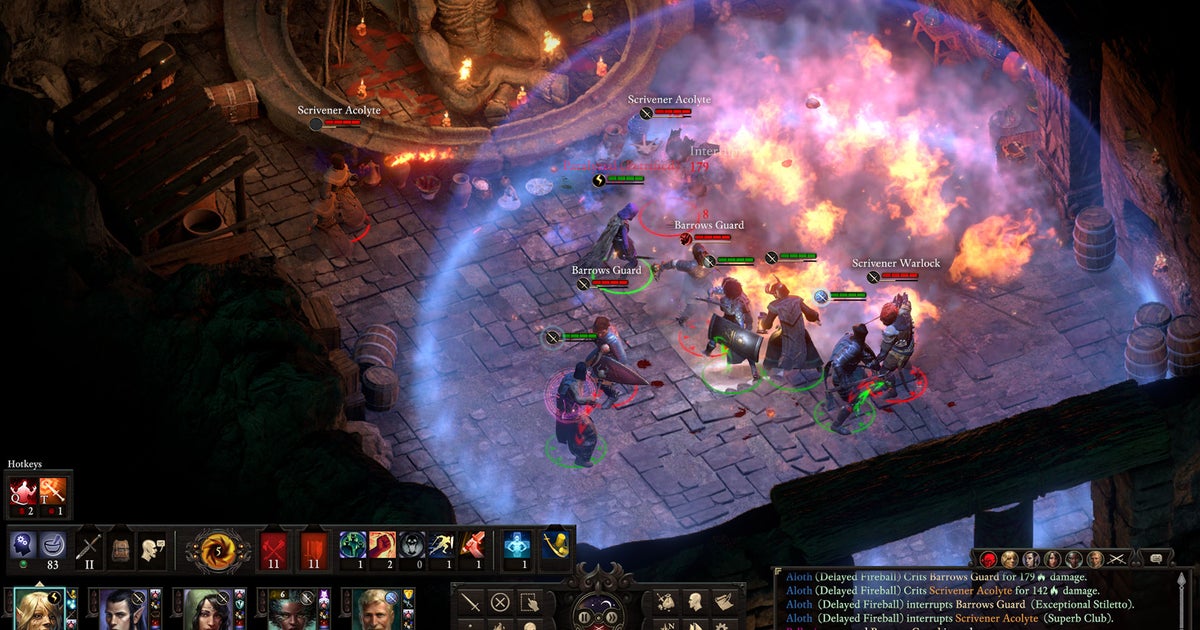Switch weapon set with the sword icon
Image resolution: width=1200 pixels, height=630 pixels.
click(x=90, y=547)
